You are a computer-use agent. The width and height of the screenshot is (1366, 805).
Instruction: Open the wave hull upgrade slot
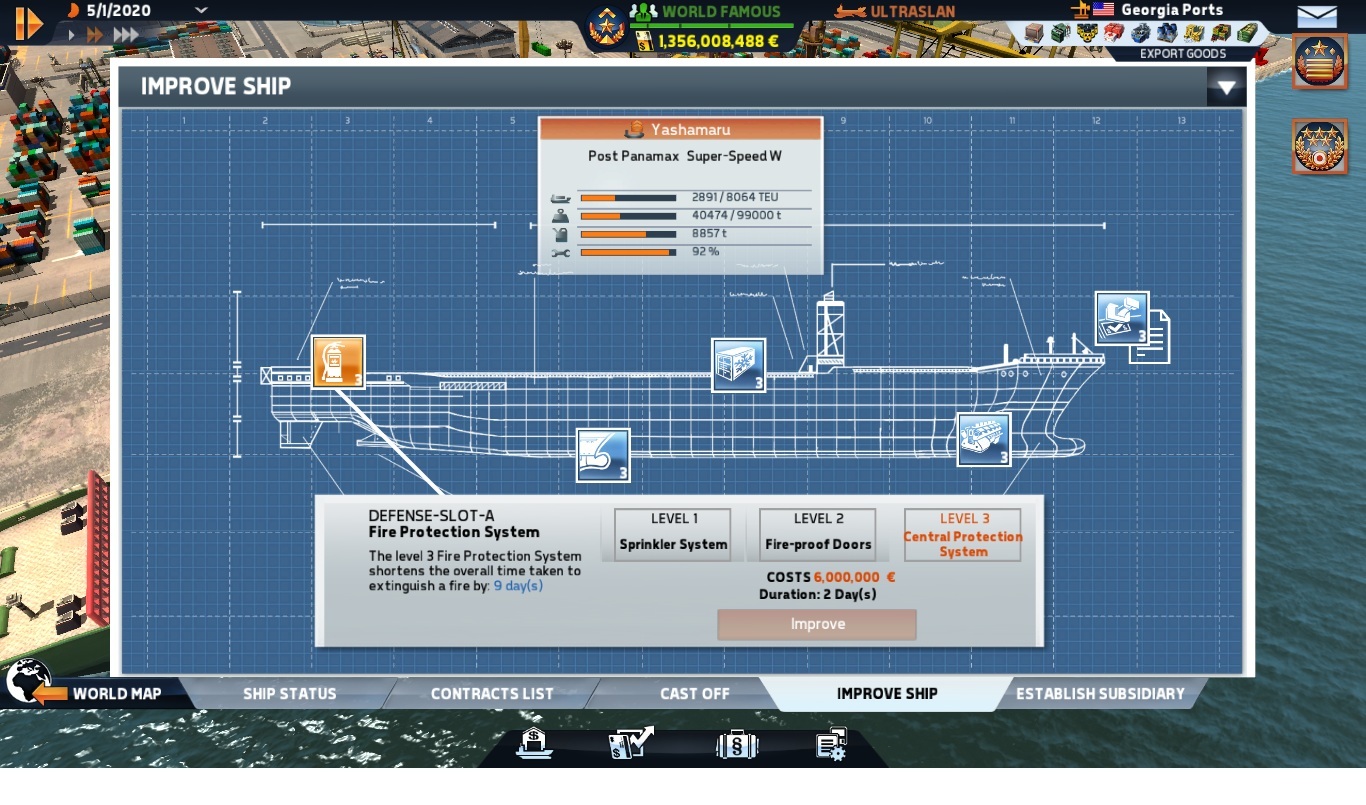pos(603,455)
